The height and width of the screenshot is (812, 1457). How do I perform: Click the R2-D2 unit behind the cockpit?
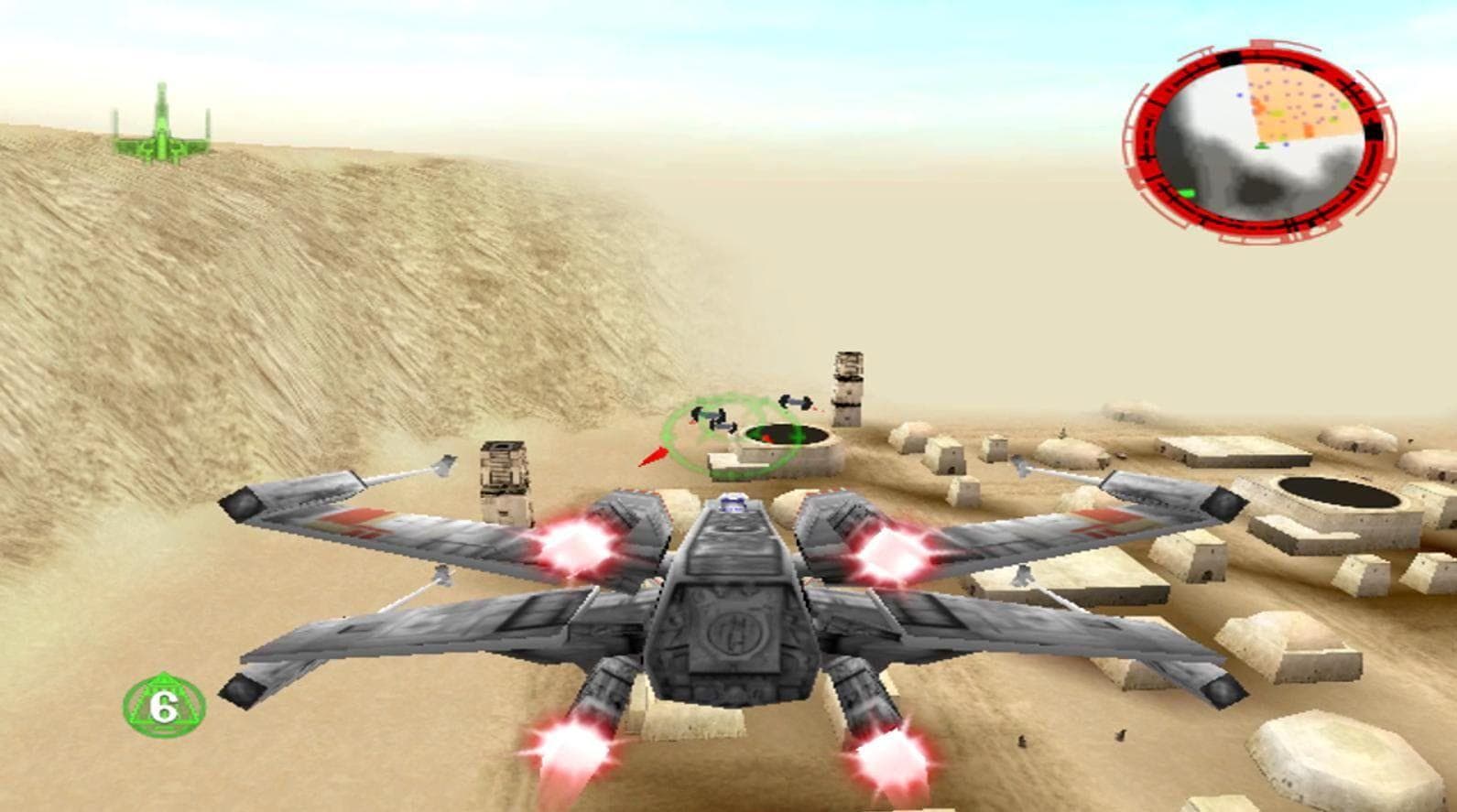[x=734, y=504]
